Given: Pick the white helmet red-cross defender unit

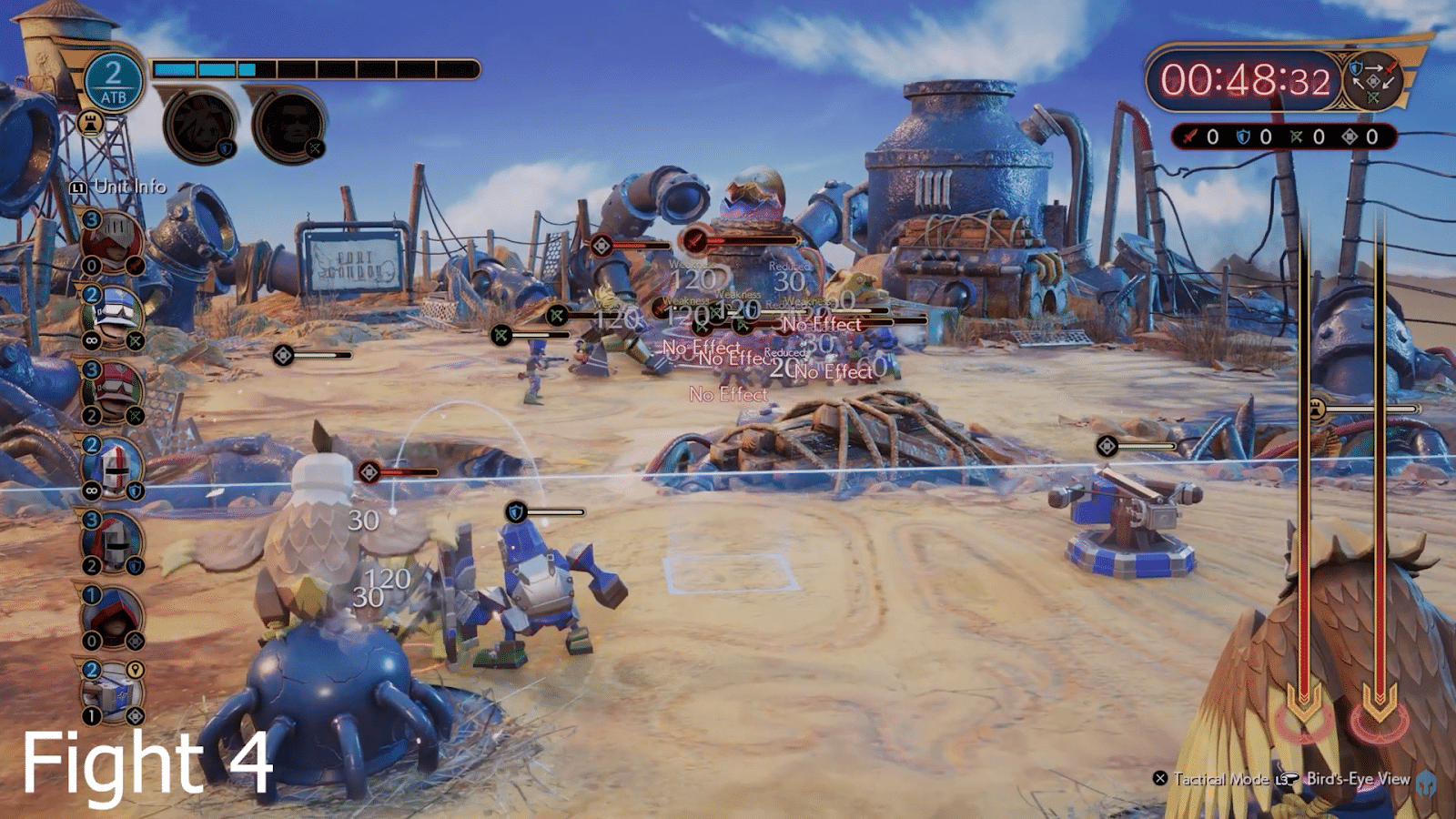Looking at the screenshot, I should [113, 468].
